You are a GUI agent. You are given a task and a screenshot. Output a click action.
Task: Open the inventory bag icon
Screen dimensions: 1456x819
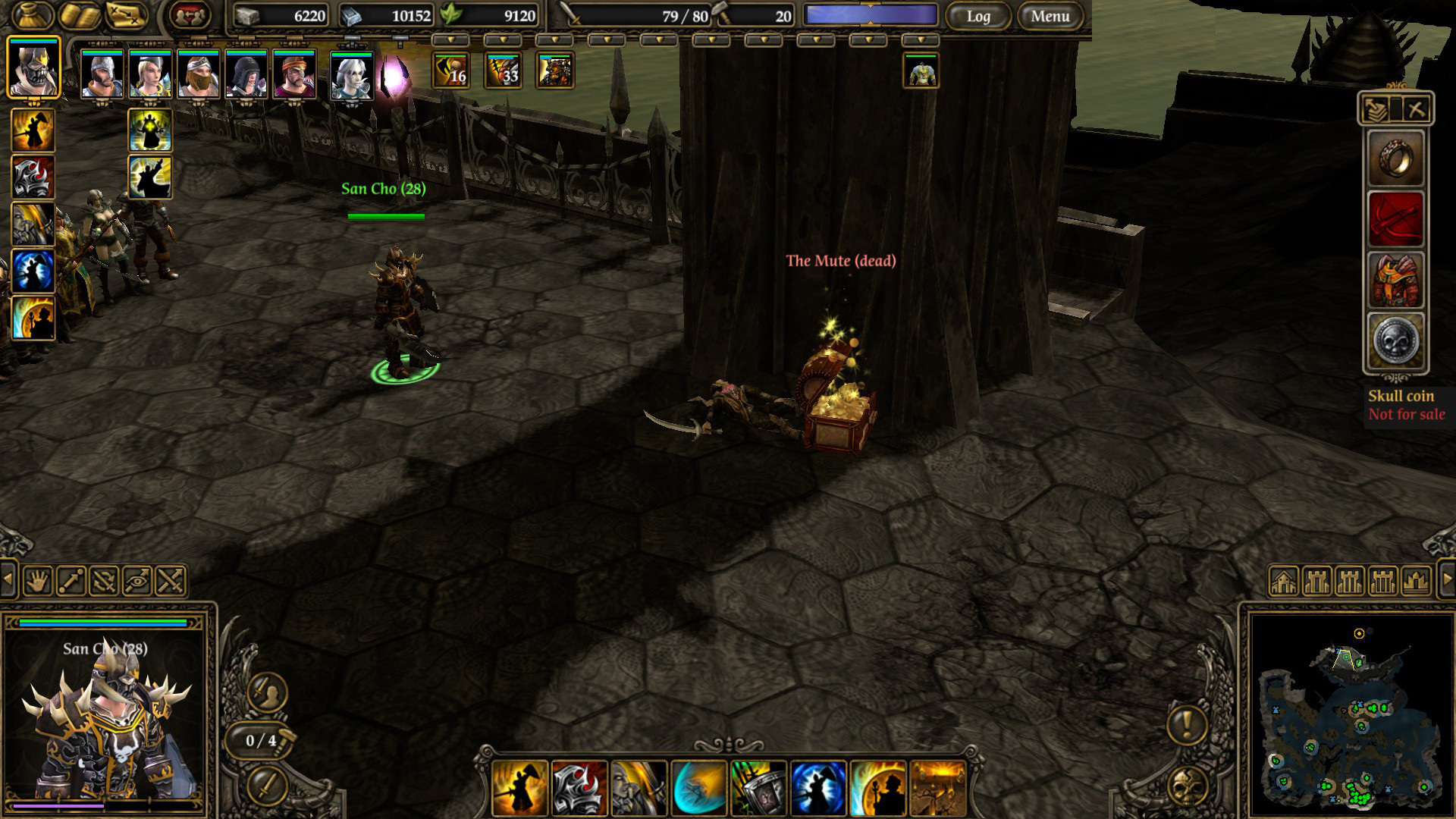pyautogui.click(x=33, y=15)
